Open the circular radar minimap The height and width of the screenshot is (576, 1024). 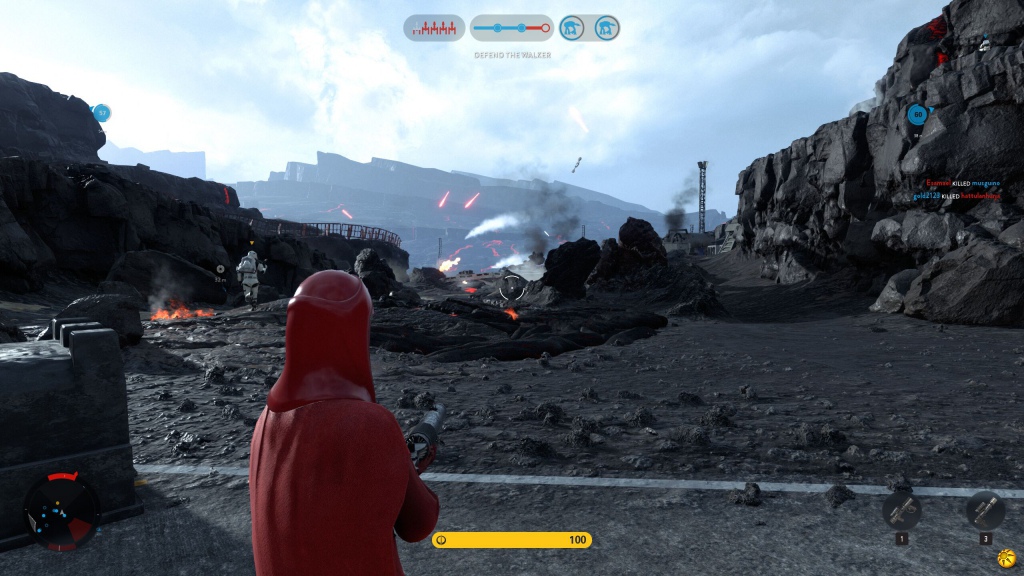tap(61, 510)
